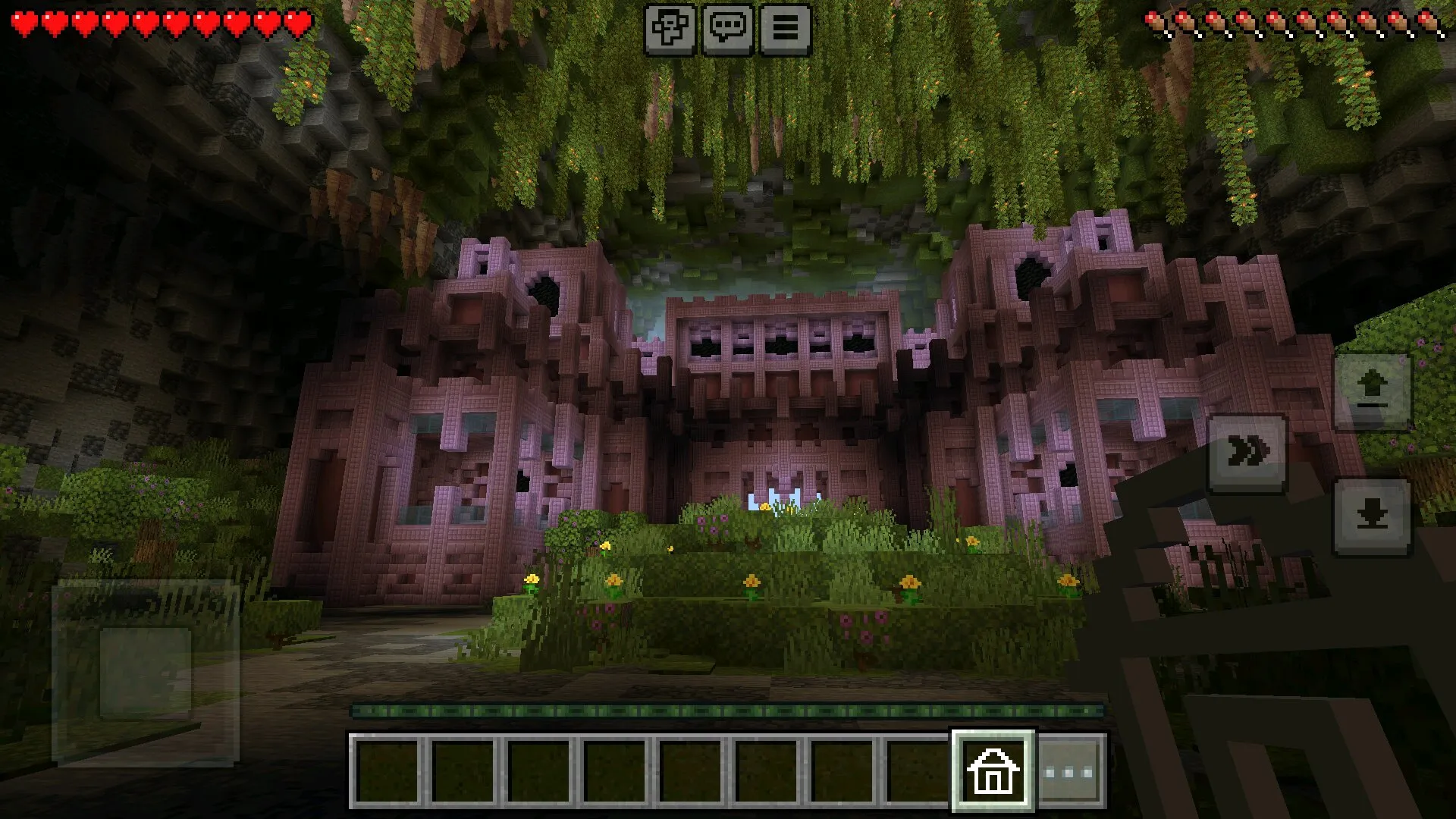This screenshot has height=819, width=1456.
Task: Select the house icon hotbar slot
Action: 993,770
